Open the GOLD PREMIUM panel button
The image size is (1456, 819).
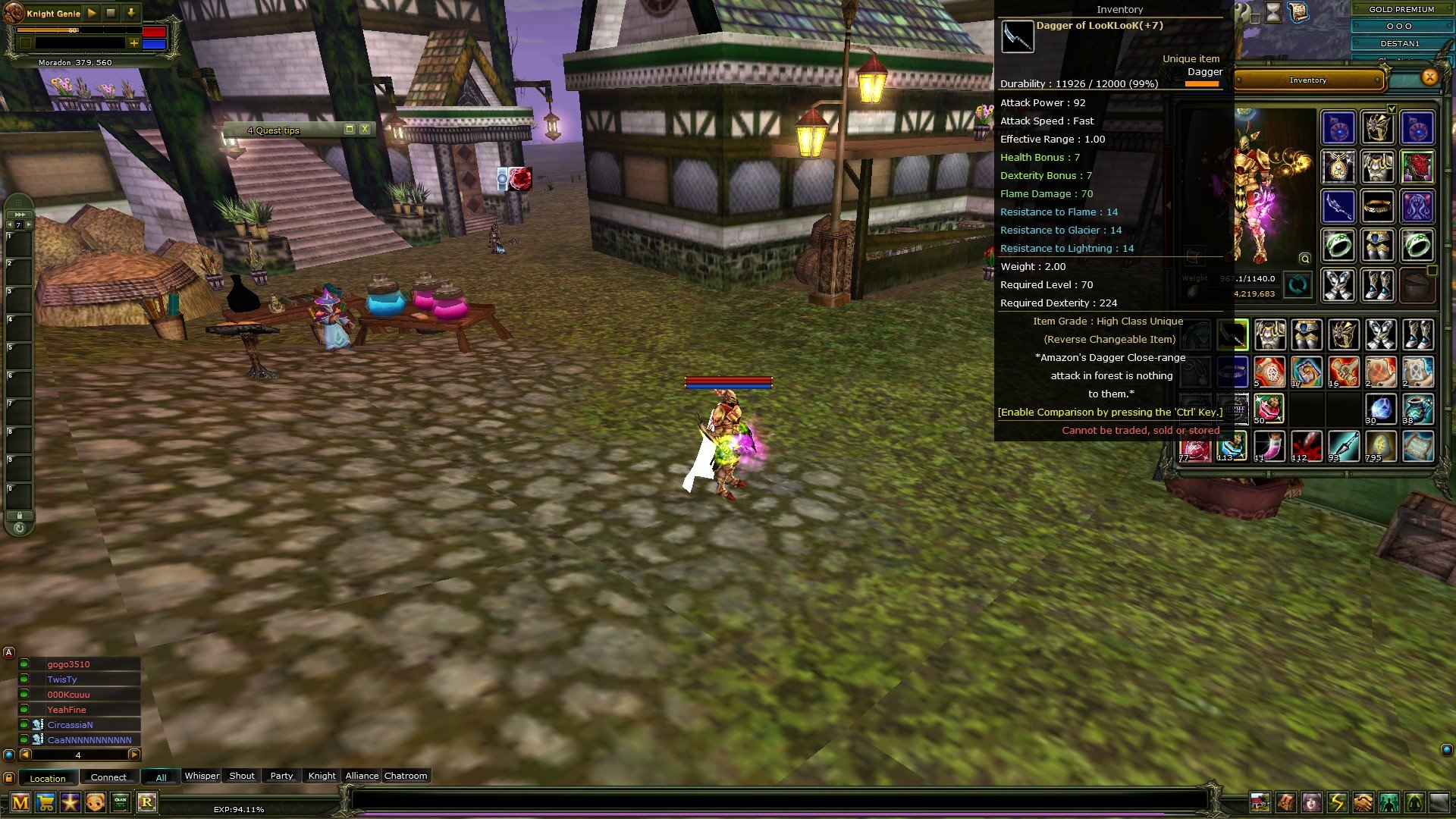coord(1401,9)
